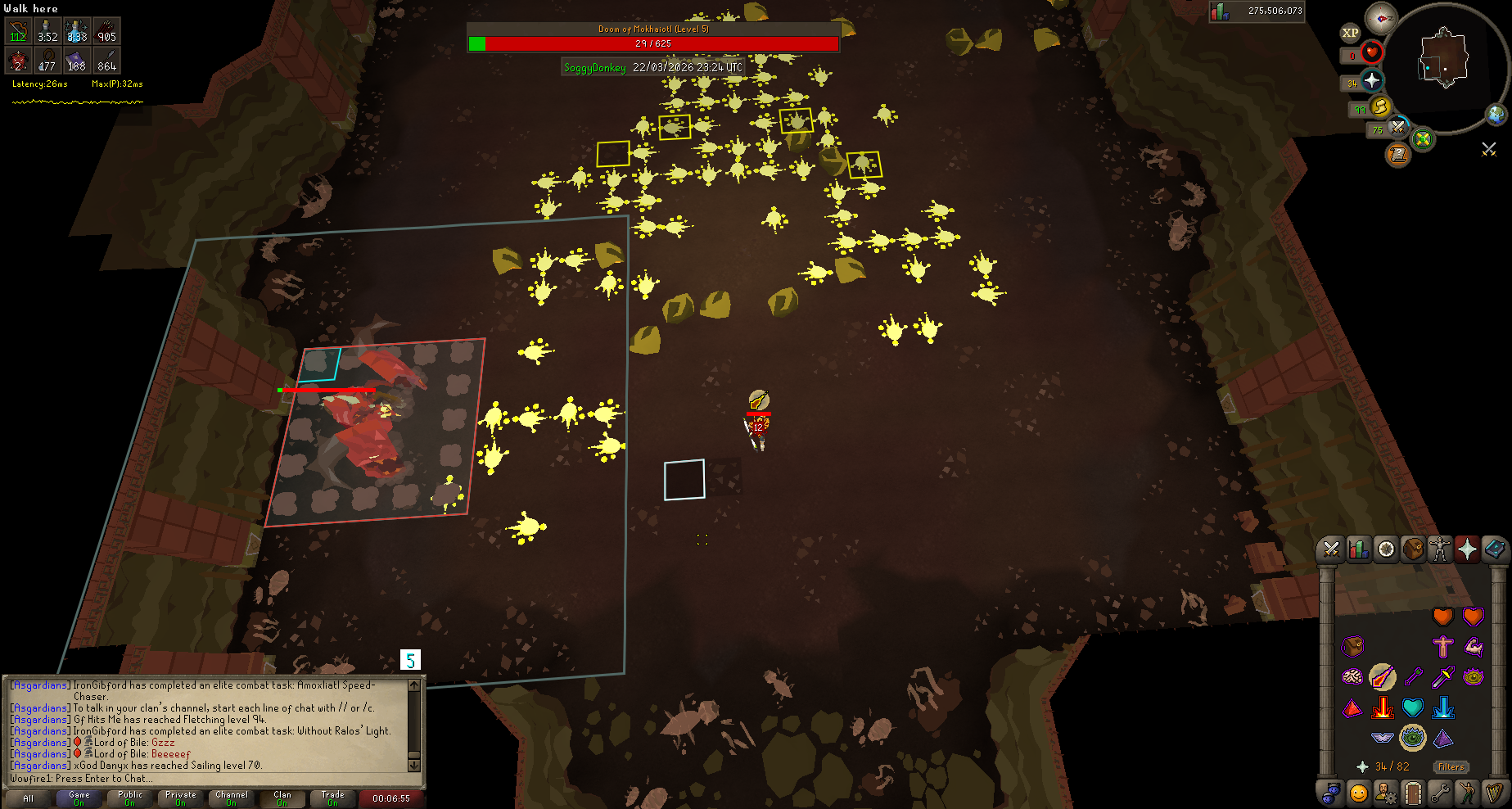Screen dimensions: 1512x809
Task: Toggle the red and yellow beam prayer
Action: (x=1383, y=707)
